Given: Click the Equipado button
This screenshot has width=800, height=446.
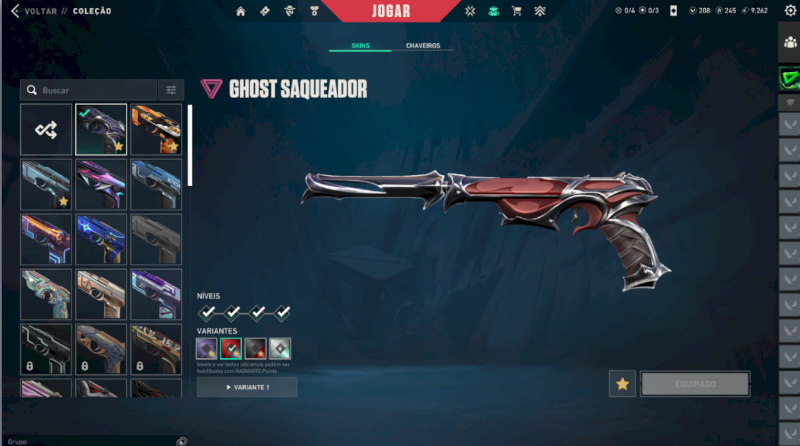Looking at the screenshot, I should tap(695, 384).
